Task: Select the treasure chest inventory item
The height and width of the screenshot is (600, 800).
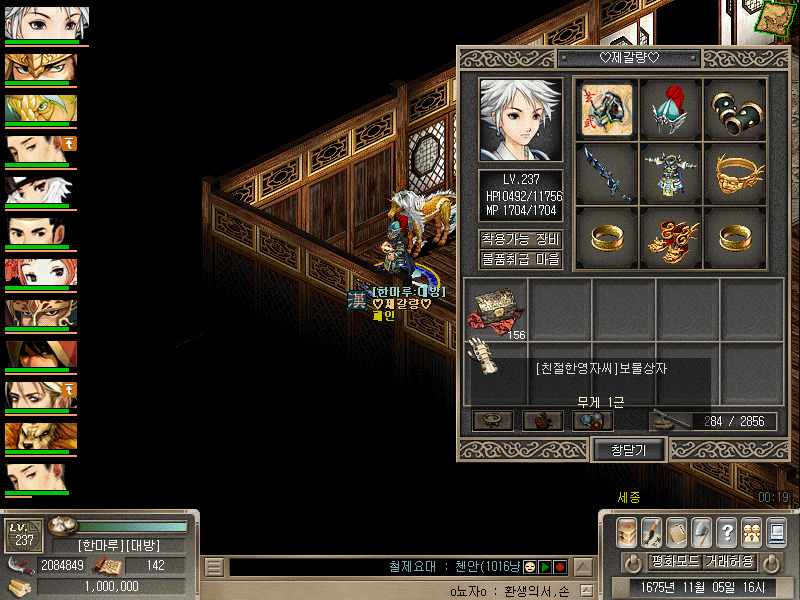Action: point(495,310)
